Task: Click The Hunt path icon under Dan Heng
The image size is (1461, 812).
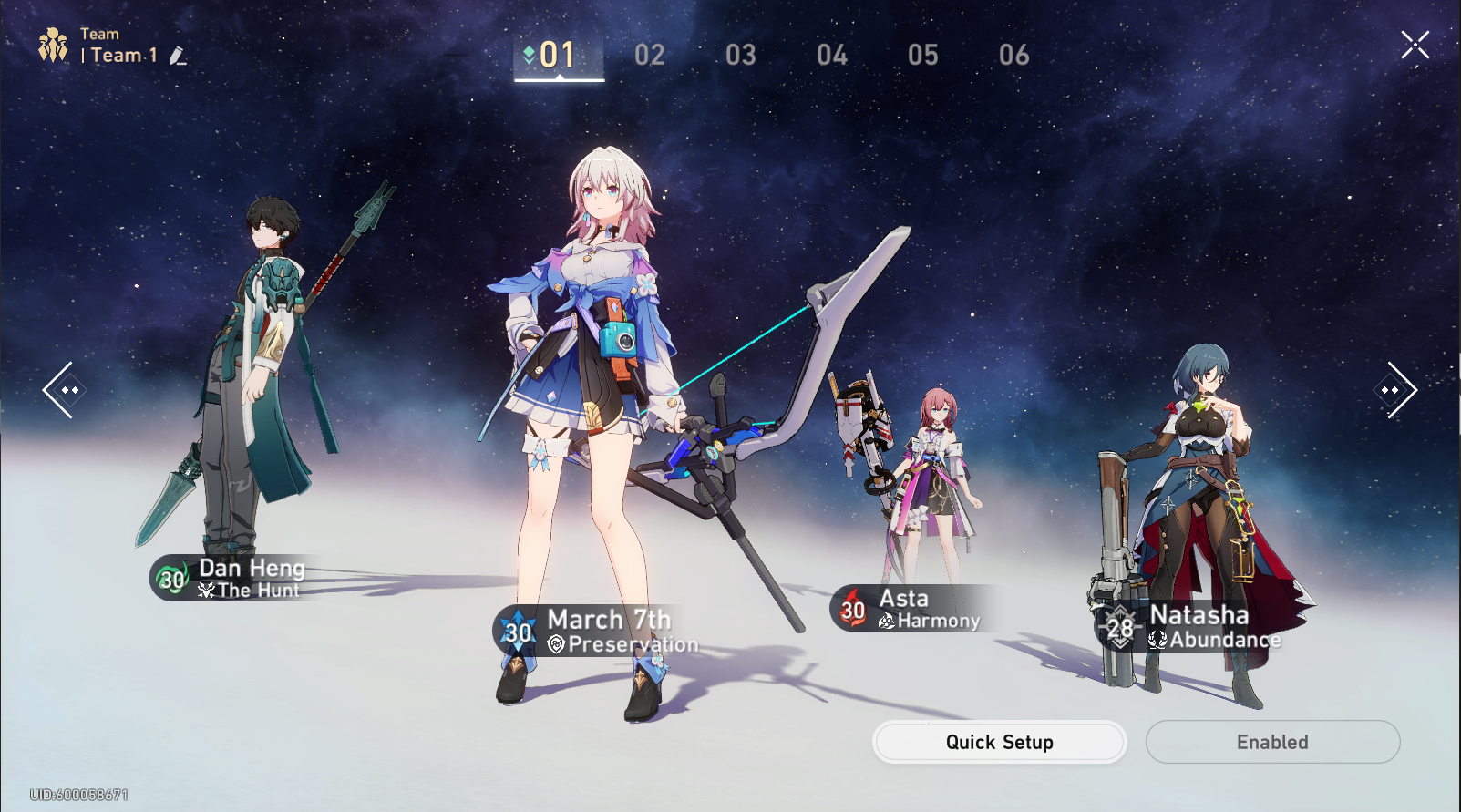Action: click(208, 591)
